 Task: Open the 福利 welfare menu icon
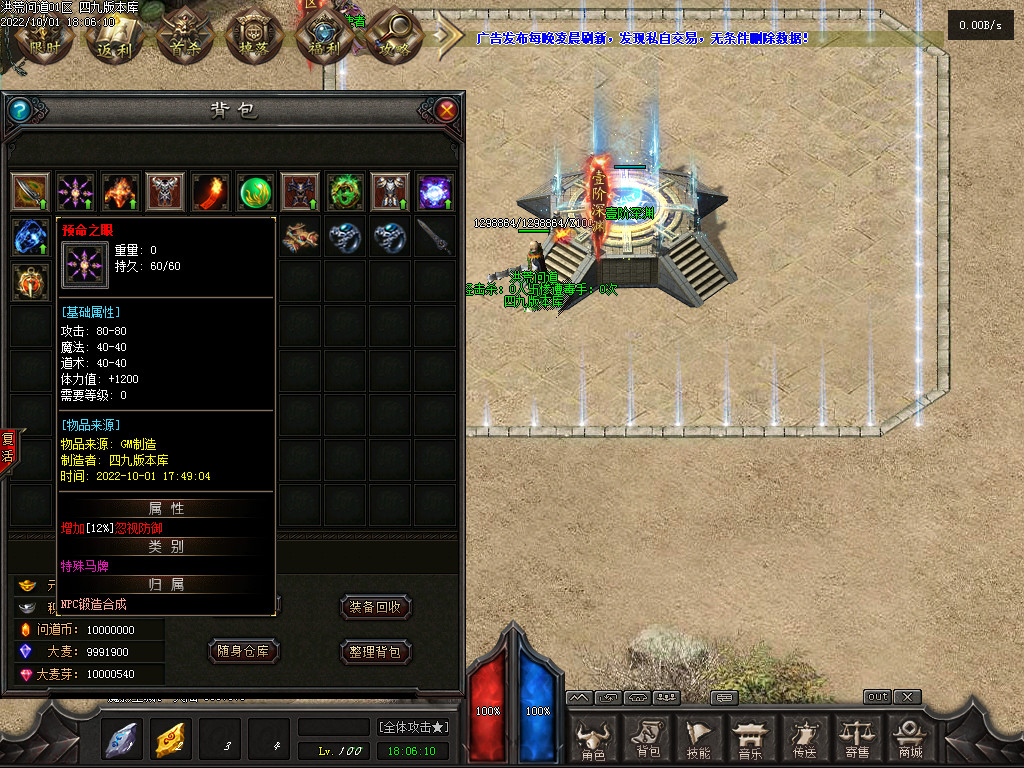click(319, 37)
